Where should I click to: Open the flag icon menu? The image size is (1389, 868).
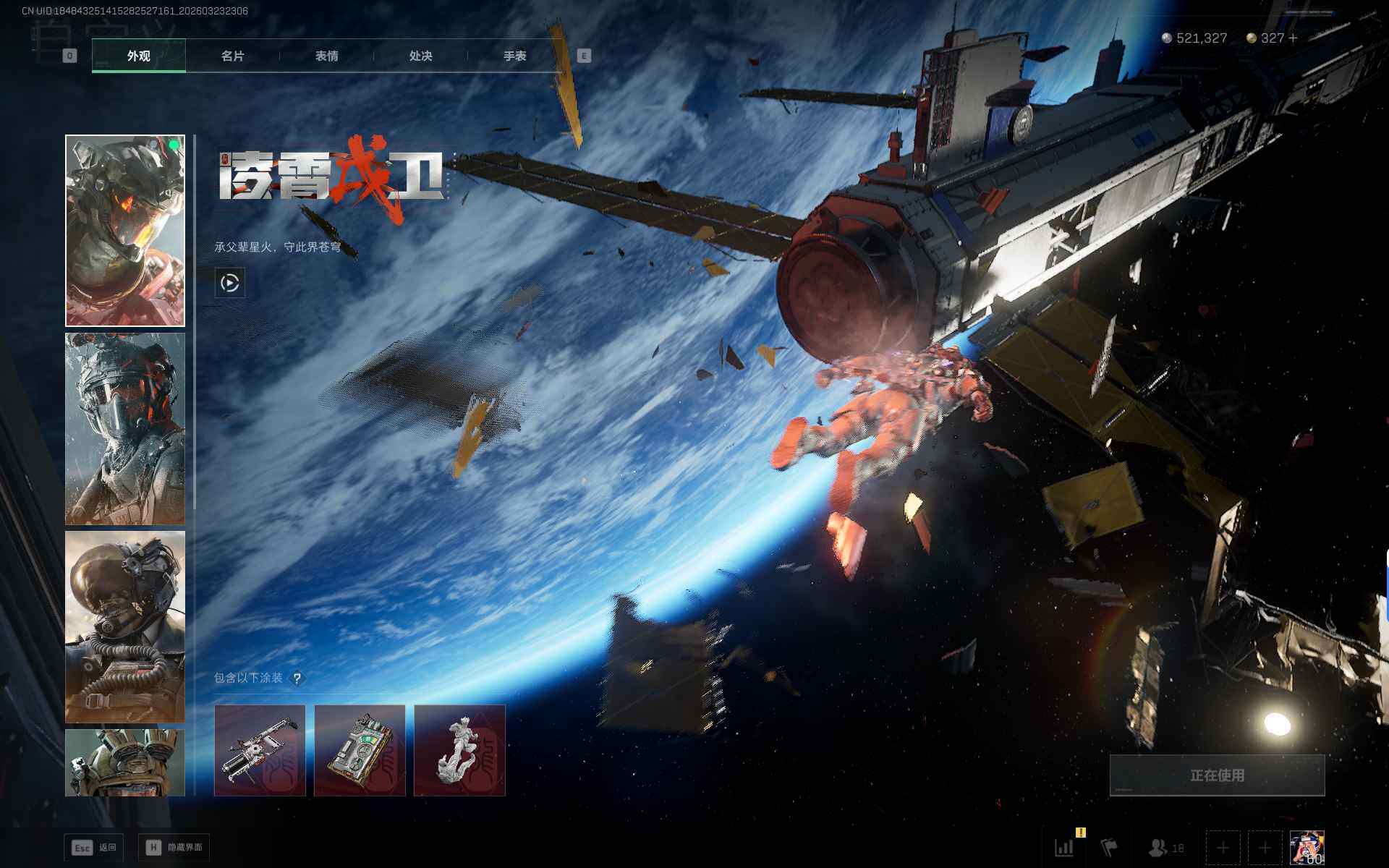click(1108, 847)
